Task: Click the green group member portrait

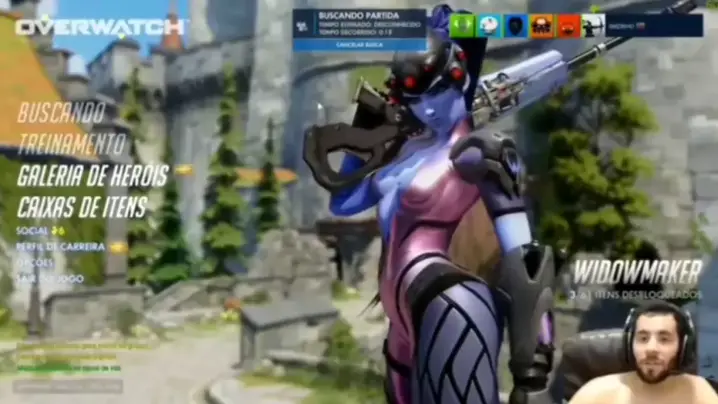Action: 462,25
